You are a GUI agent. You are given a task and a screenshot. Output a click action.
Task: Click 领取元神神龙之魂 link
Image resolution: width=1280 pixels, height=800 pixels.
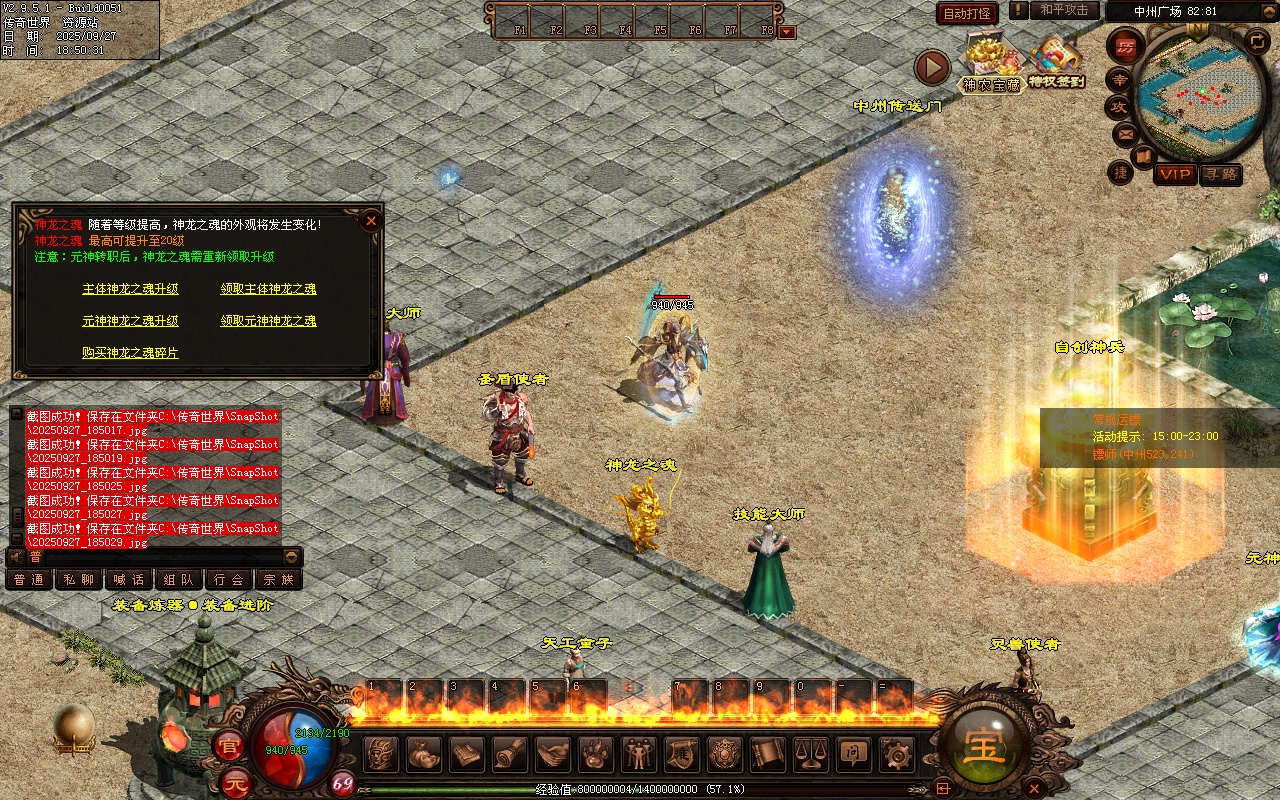pyautogui.click(x=268, y=321)
